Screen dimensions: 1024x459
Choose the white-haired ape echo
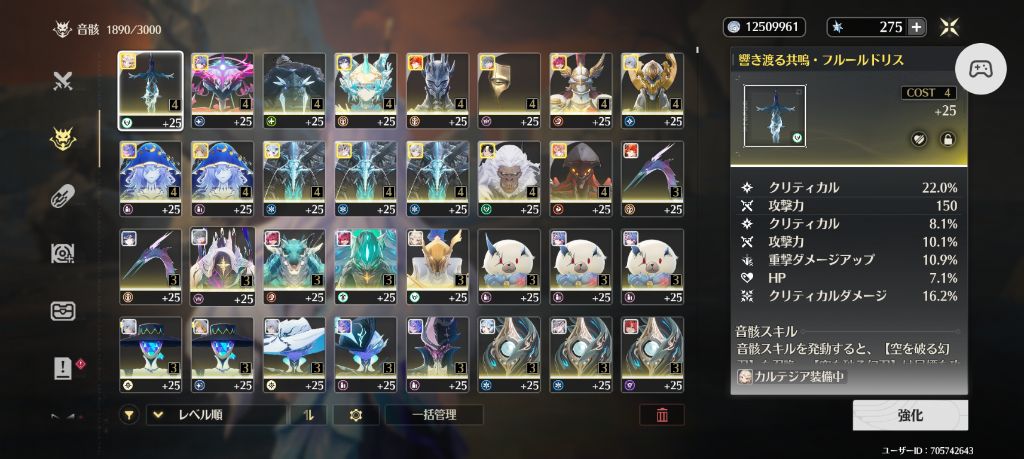pyautogui.click(x=509, y=178)
